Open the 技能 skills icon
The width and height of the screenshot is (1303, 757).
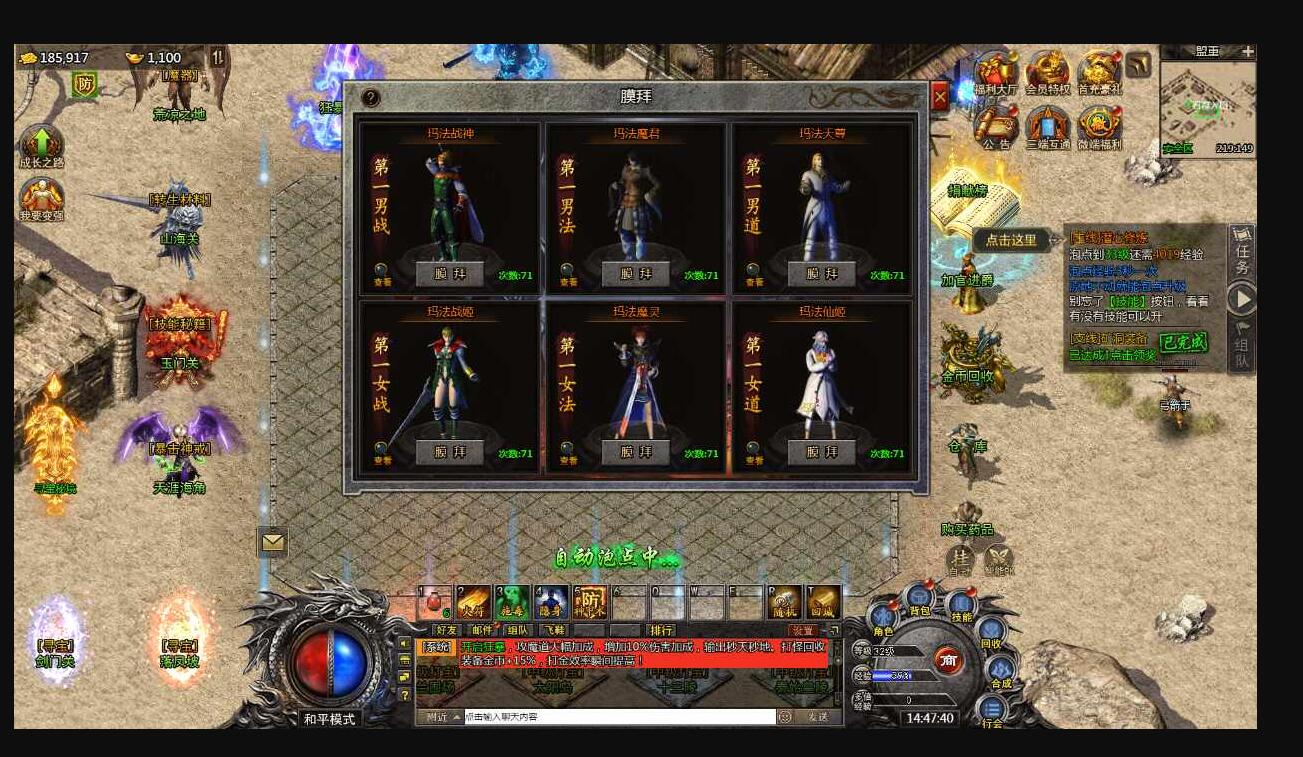960,605
